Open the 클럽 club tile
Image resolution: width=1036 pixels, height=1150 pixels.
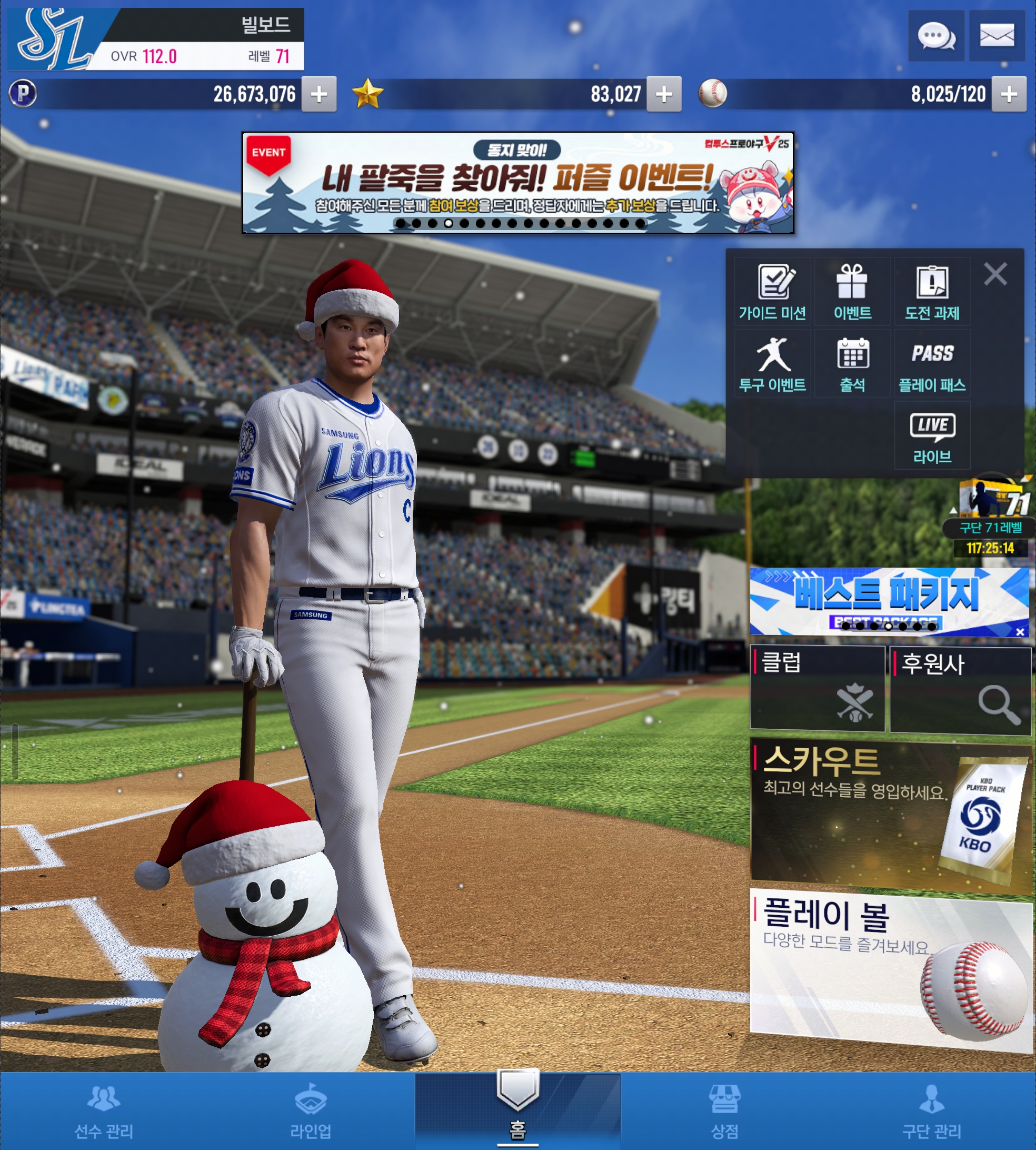tap(818, 688)
